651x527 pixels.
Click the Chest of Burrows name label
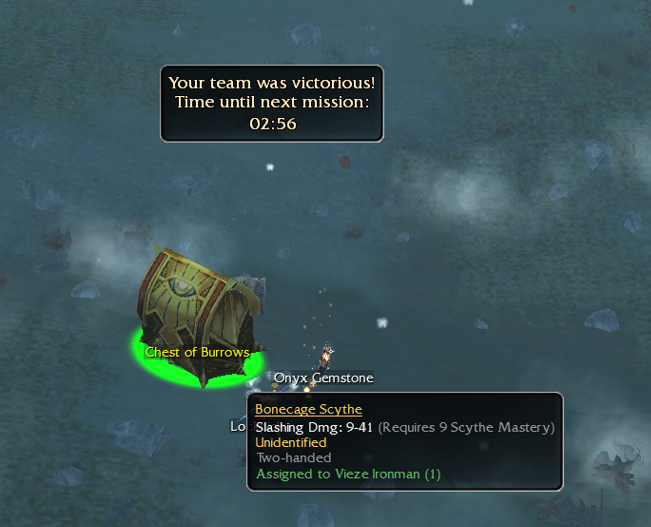click(196, 352)
